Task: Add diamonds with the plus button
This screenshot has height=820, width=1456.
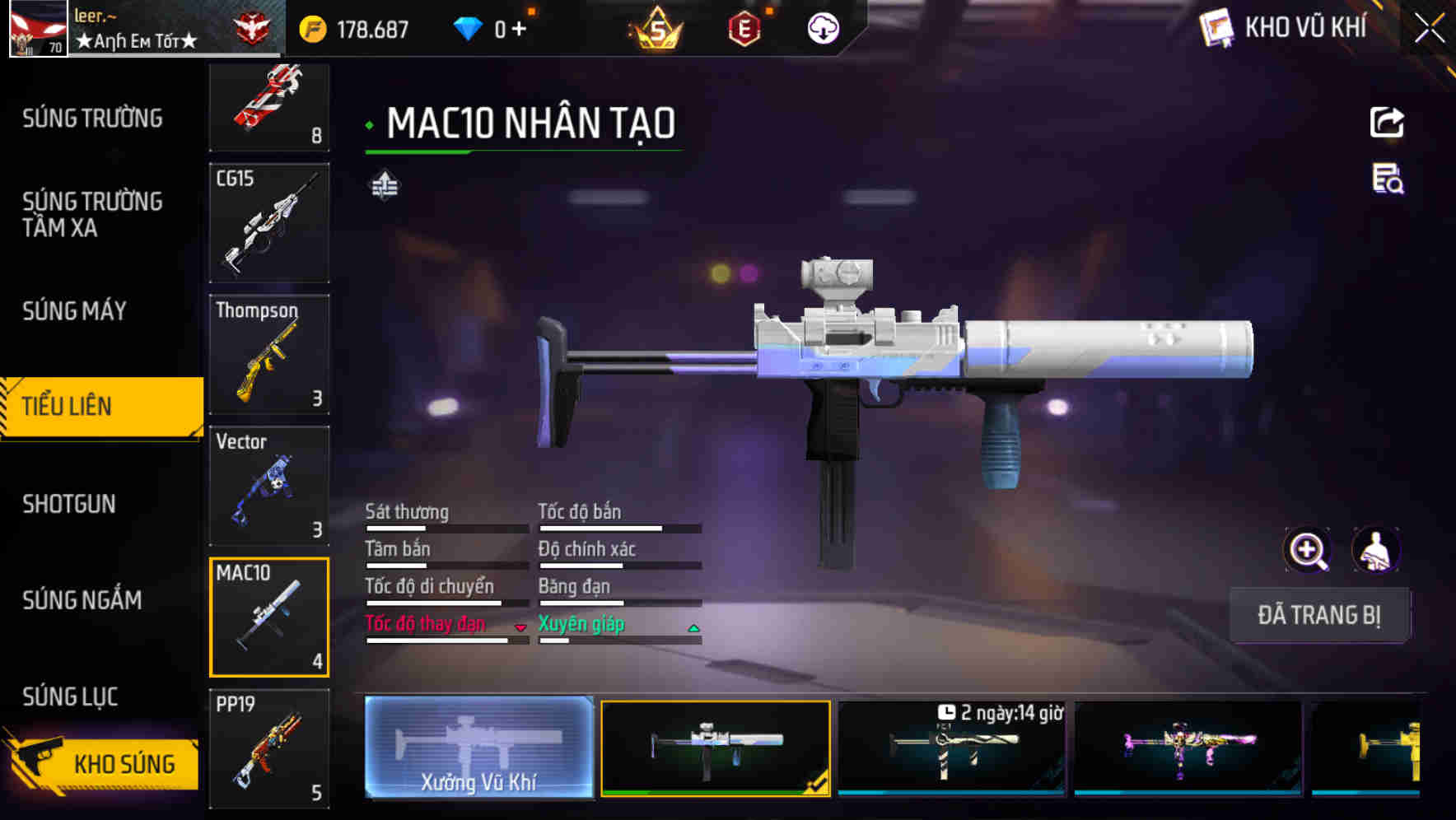Action: click(x=519, y=30)
